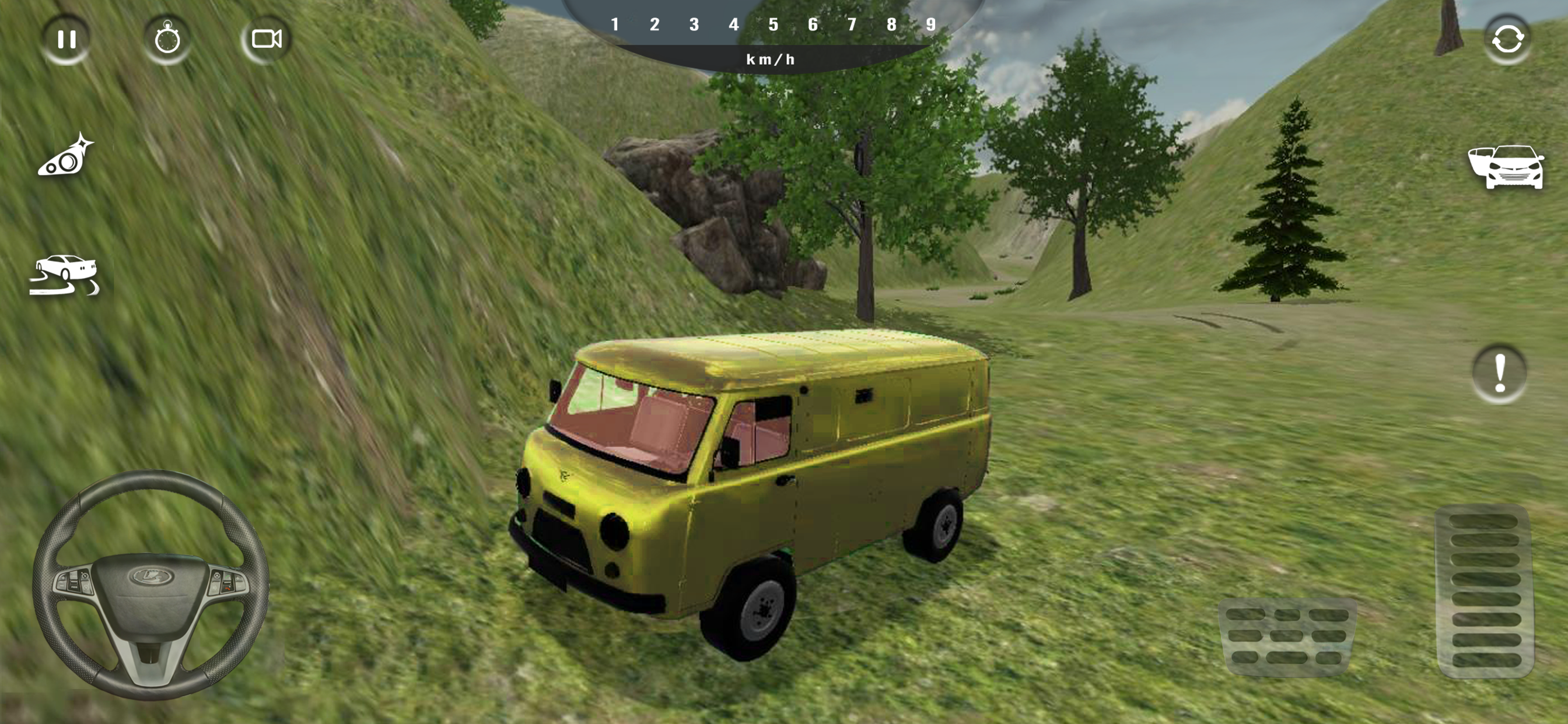Activate the drifting car icon
Image resolution: width=1568 pixels, height=724 pixels.
[64, 276]
